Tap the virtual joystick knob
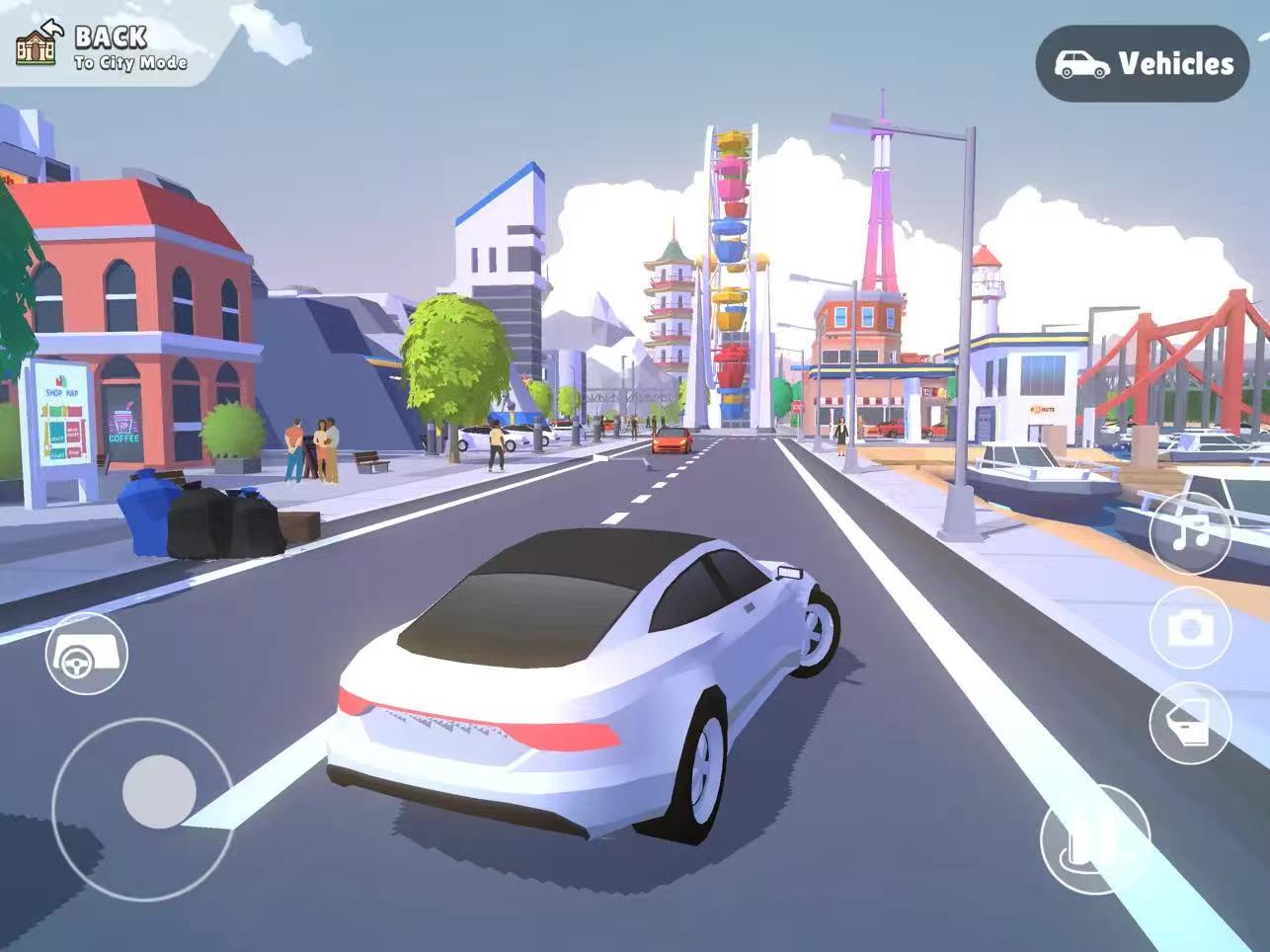The width and height of the screenshot is (1270, 952). coord(158,791)
